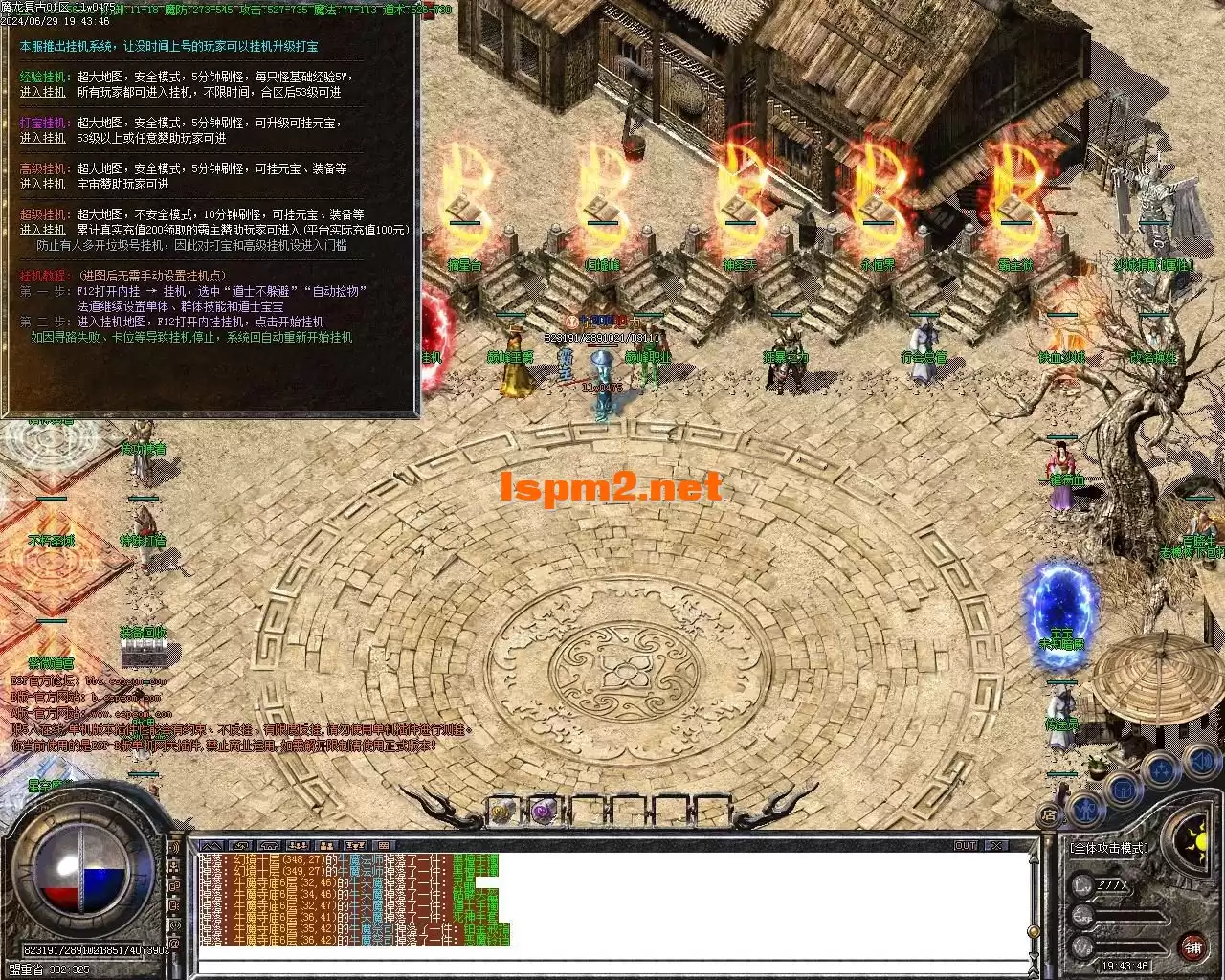1225x980 pixels.
Task: Enter the 超级挂机 (super AFK) map
Action: [x=43, y=230]
